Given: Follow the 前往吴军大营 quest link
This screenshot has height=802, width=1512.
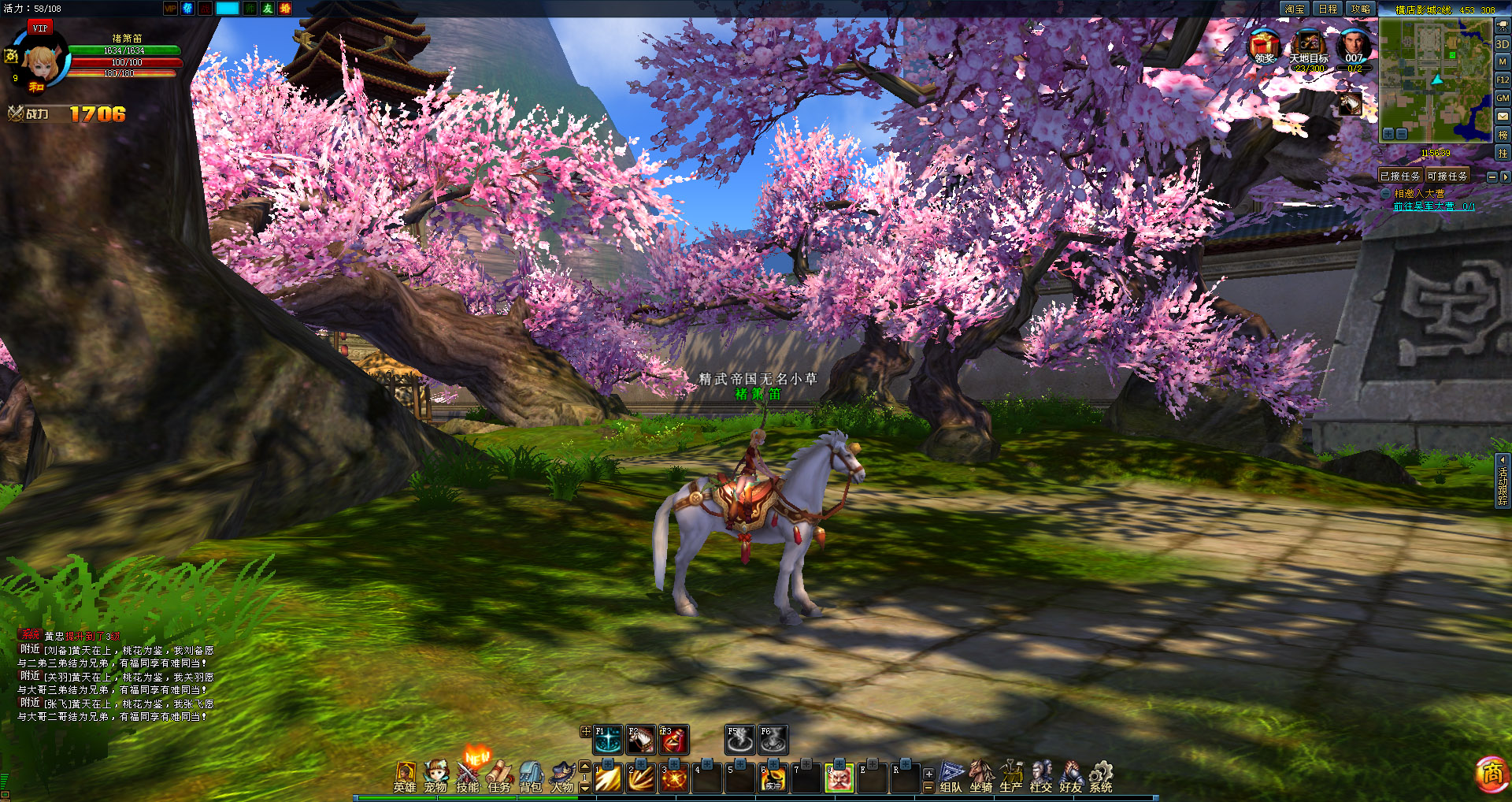Looking at the screenshot, I should (x=1433, y=206).
